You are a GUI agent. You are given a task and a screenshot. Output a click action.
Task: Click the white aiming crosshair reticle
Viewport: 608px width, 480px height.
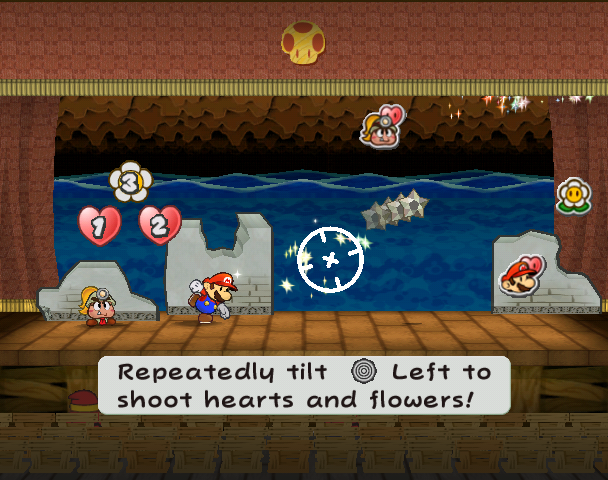tap(331, 260)
